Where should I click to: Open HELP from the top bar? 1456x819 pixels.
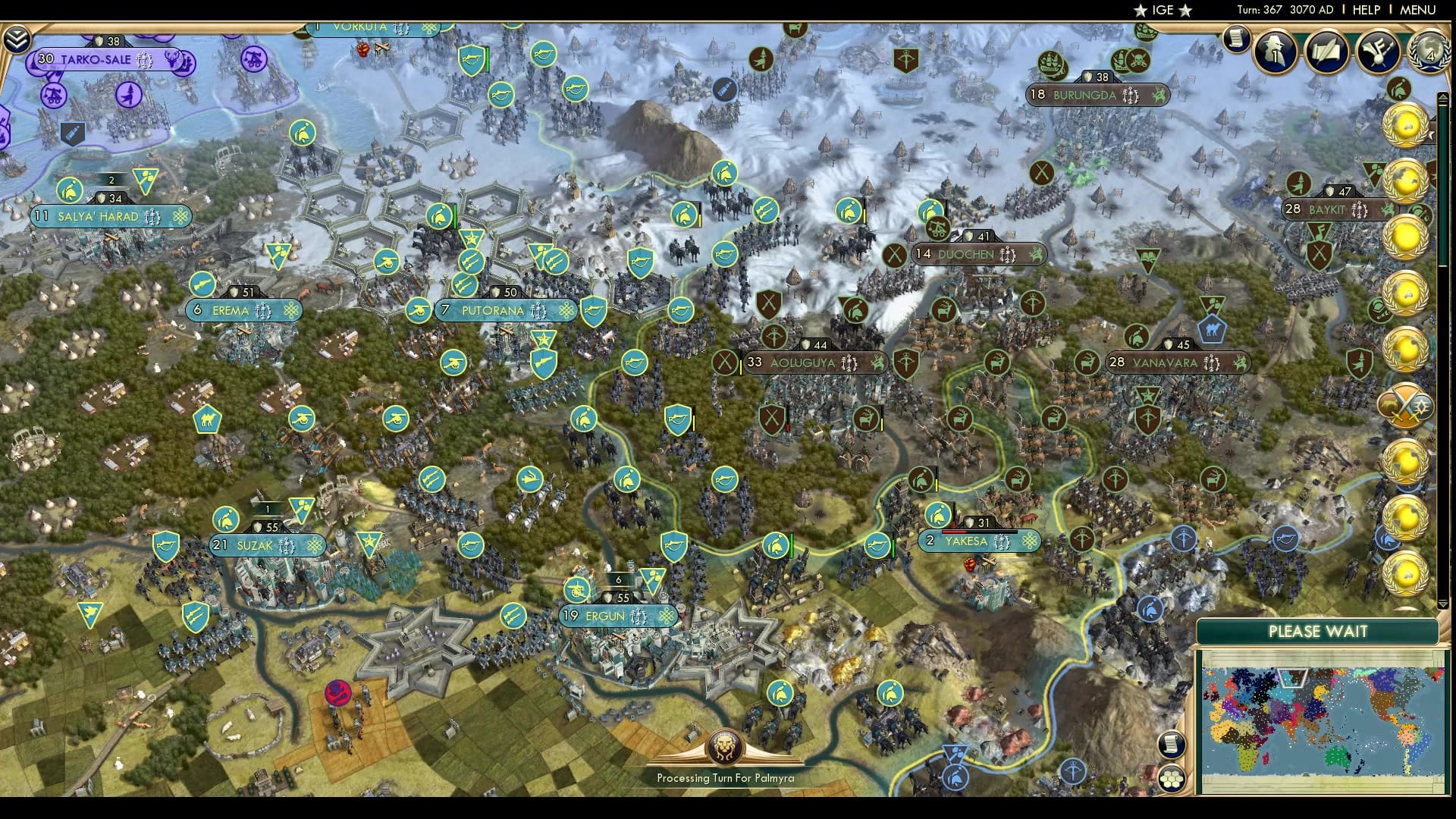tap(1366, 10)
